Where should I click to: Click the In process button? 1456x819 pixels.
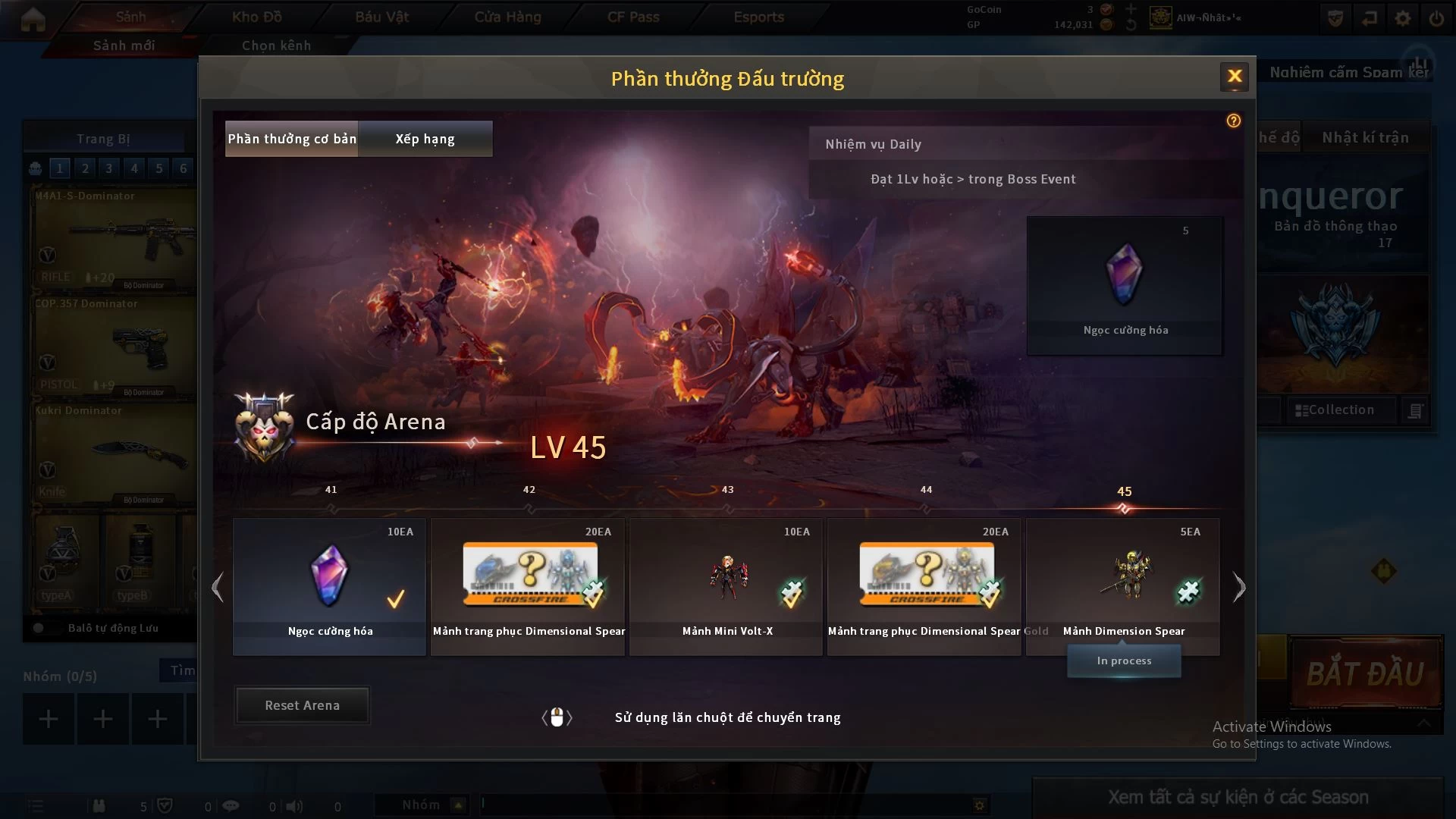[1124, 661]
